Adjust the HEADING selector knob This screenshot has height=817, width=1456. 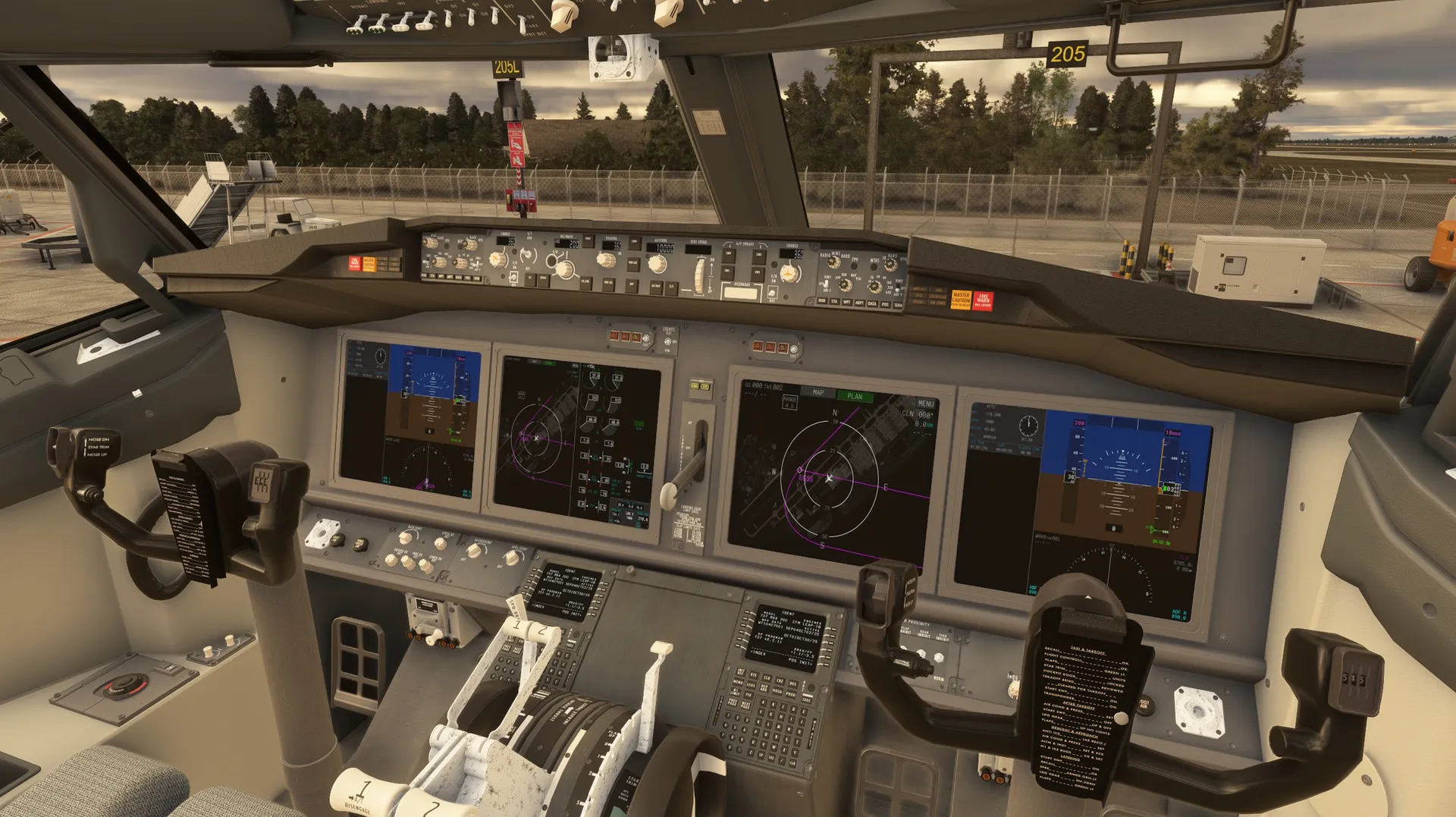click(605, 260)
